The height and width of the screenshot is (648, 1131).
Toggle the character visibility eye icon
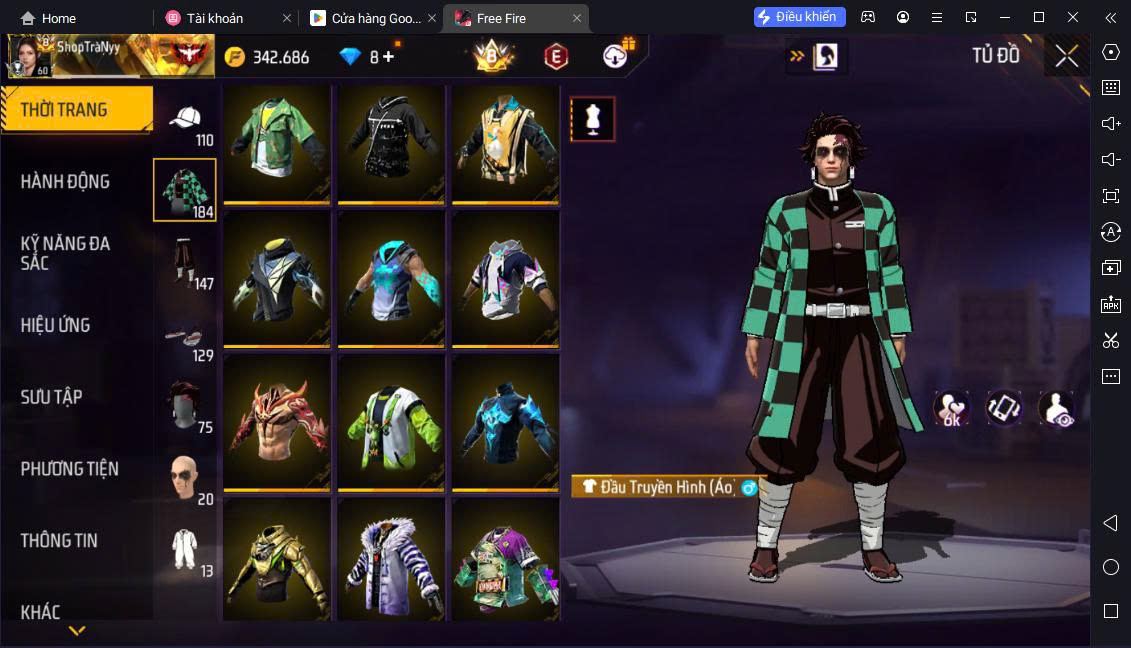[1055, 409]
